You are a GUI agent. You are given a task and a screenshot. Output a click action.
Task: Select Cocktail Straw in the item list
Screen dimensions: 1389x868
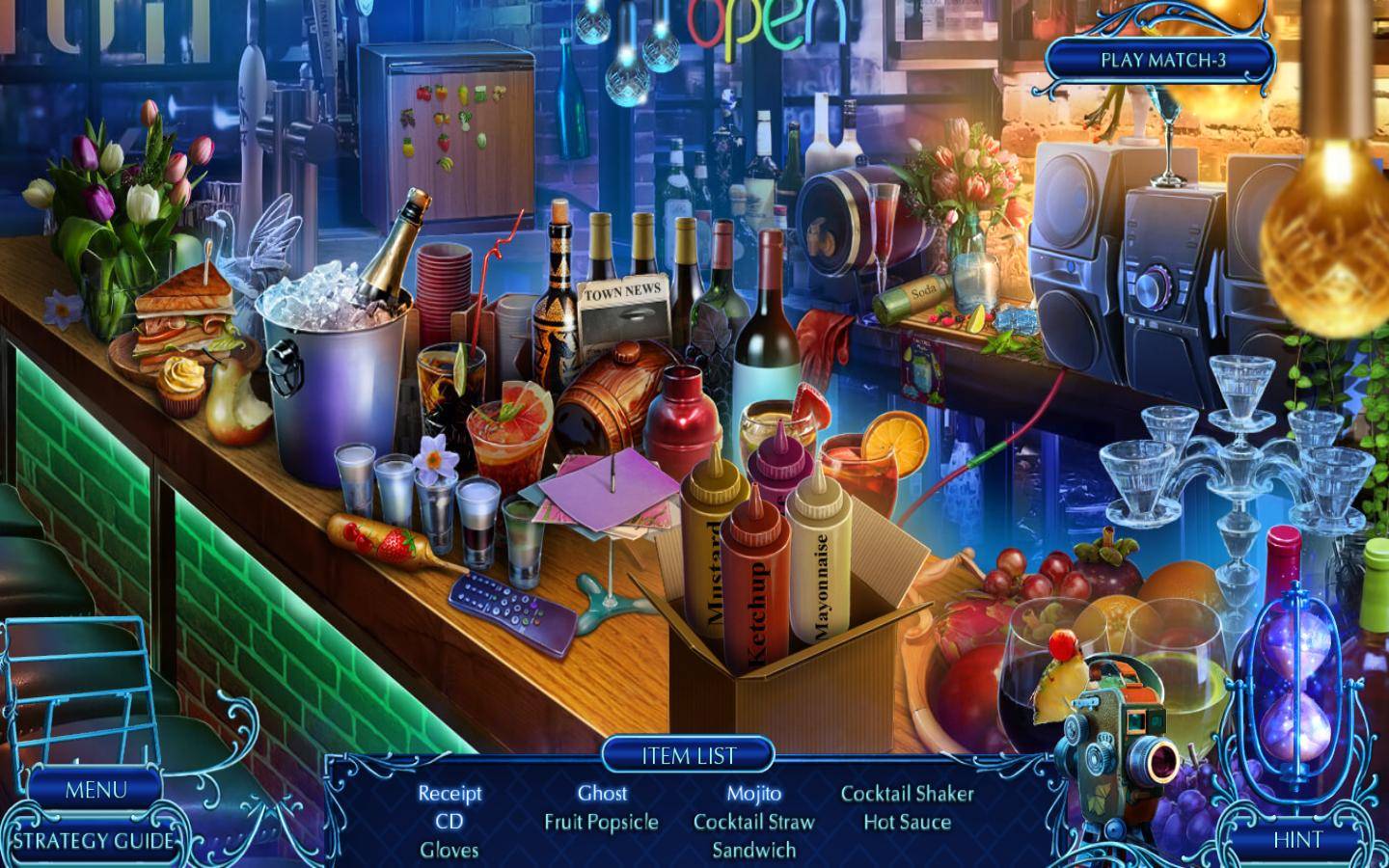pyautogui.click(x=754, y=823)
